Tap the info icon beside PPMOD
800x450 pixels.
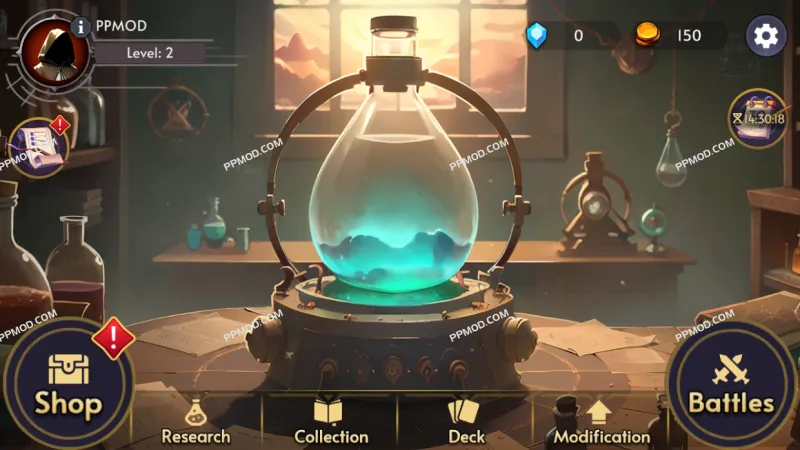point(81,27)
